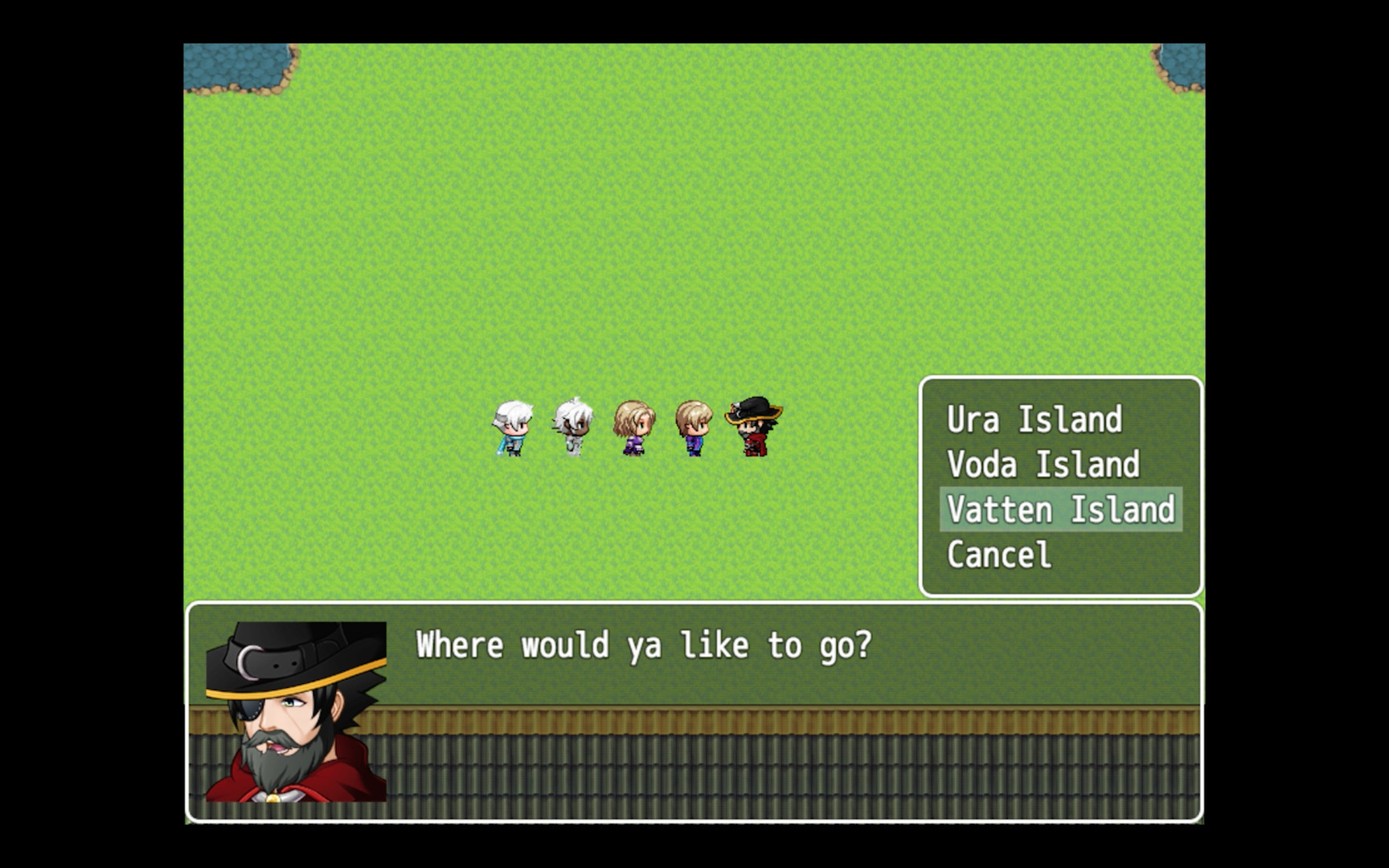
Task: Select the silver-haired armored character sprite
Action: [x=571, y=424]
